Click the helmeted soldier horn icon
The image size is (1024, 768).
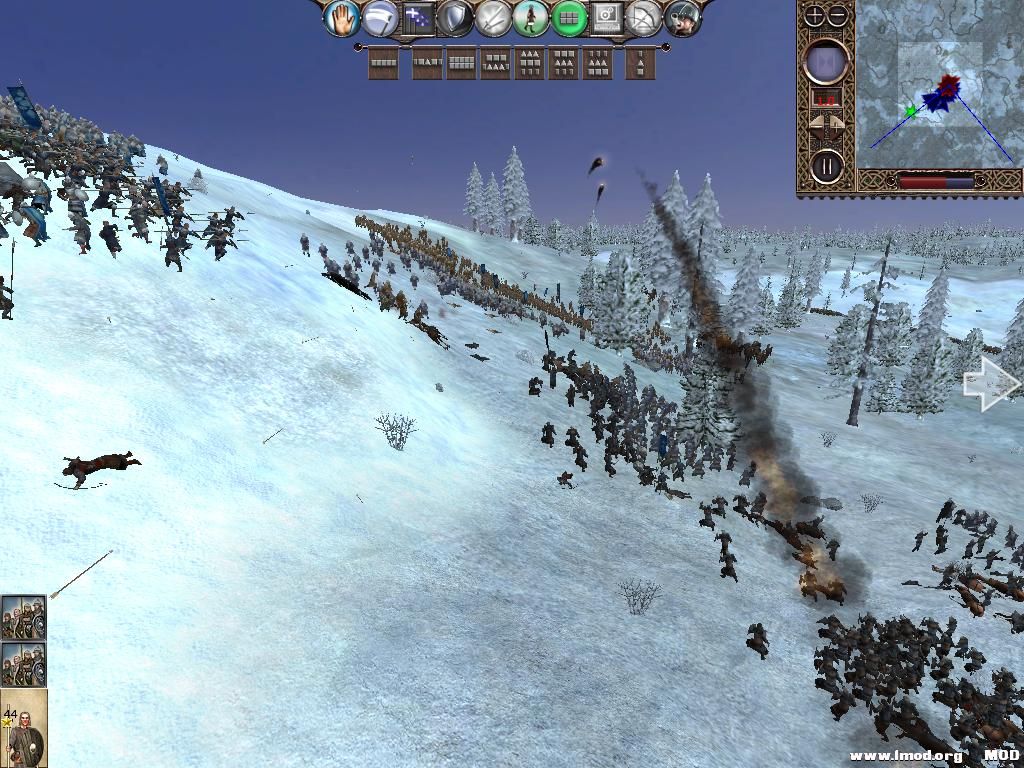tap(683, 18)
